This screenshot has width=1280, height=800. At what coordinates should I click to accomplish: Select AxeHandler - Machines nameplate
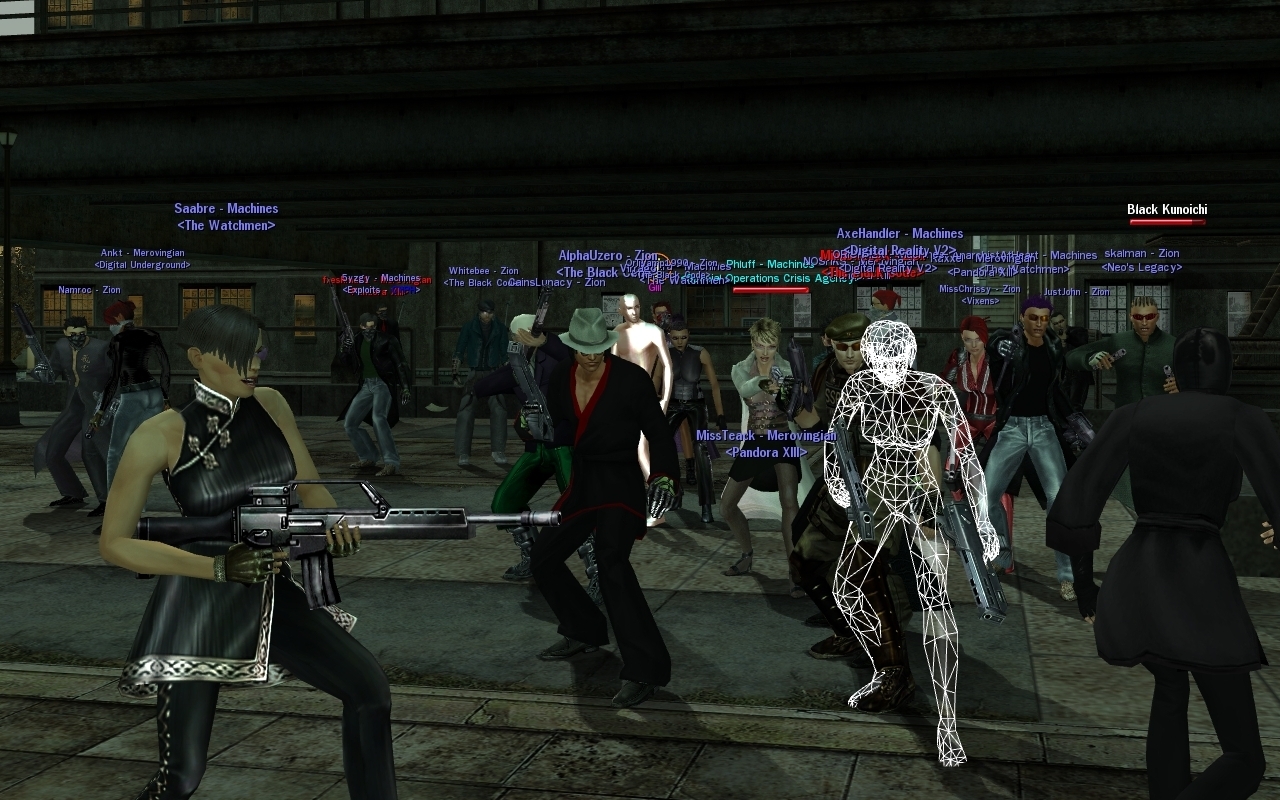point(899,234)
